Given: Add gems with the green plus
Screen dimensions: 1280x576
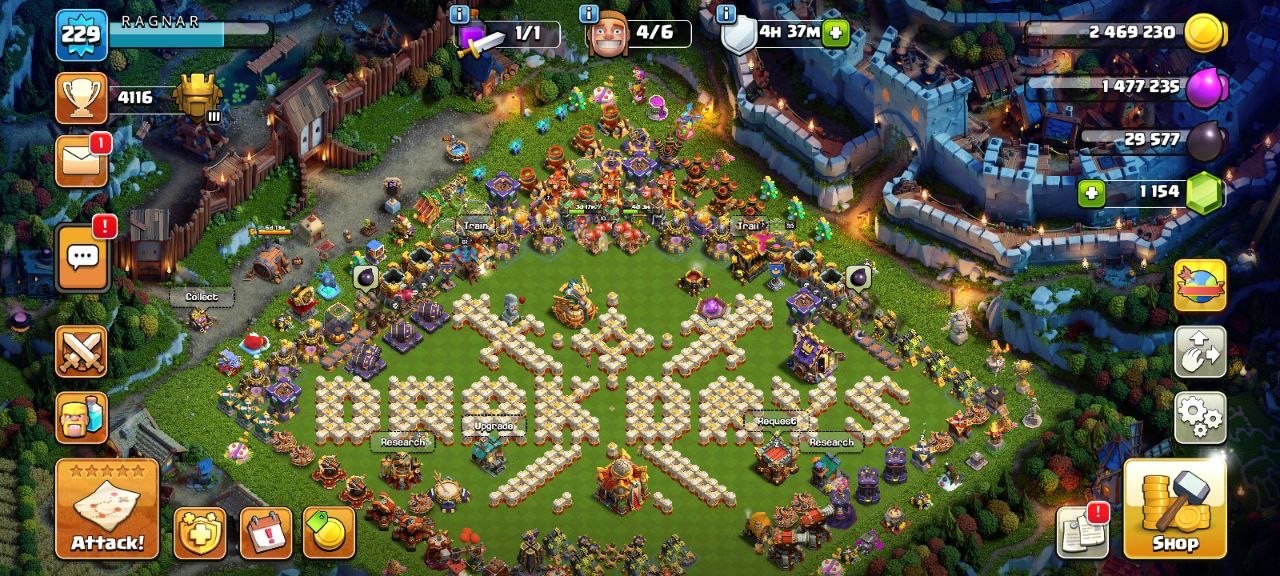Looking at the screenshot, I should pyautogui.click(x=1092, y=192).
